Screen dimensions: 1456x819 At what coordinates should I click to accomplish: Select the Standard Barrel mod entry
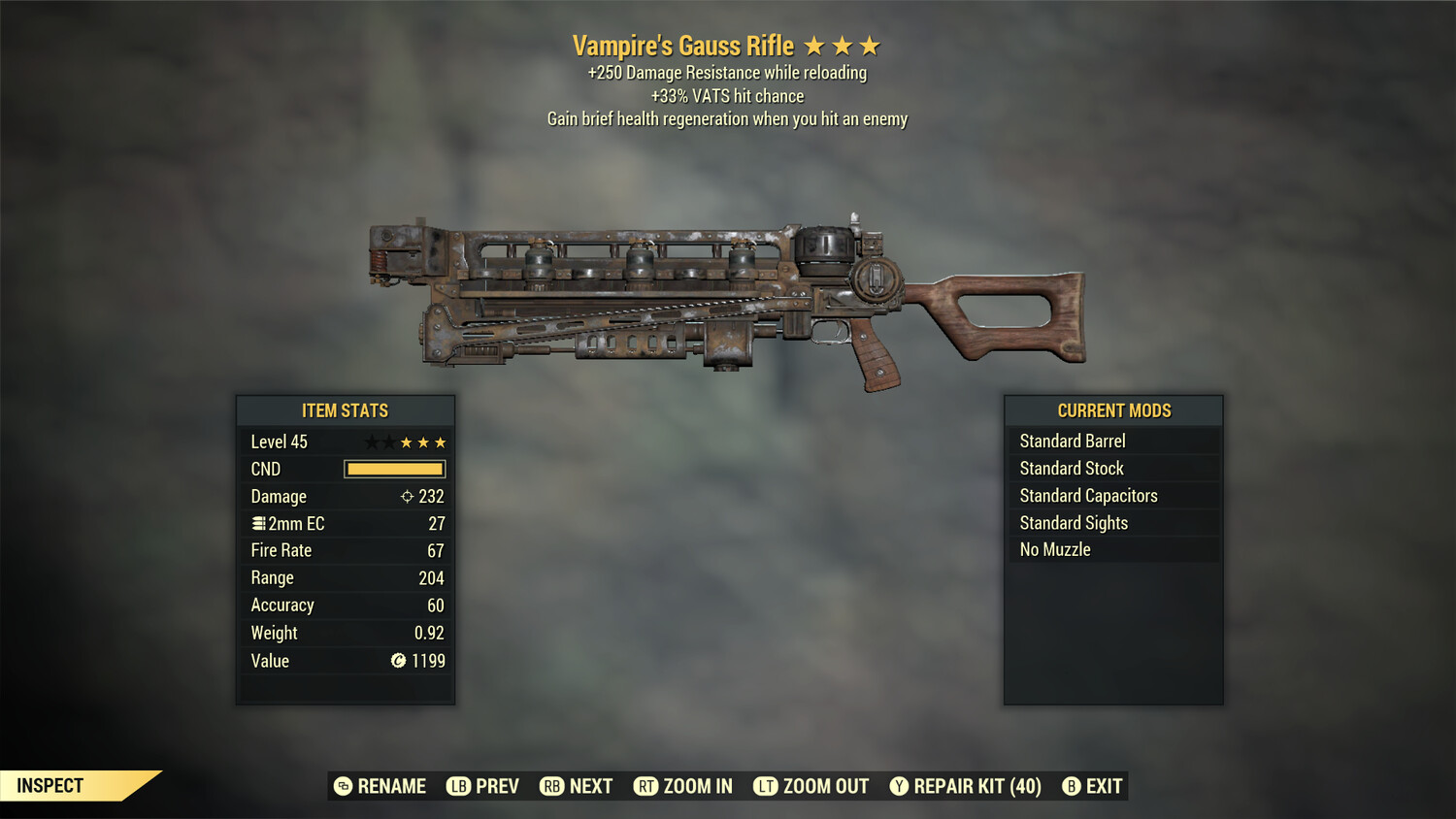point(1072,441)
